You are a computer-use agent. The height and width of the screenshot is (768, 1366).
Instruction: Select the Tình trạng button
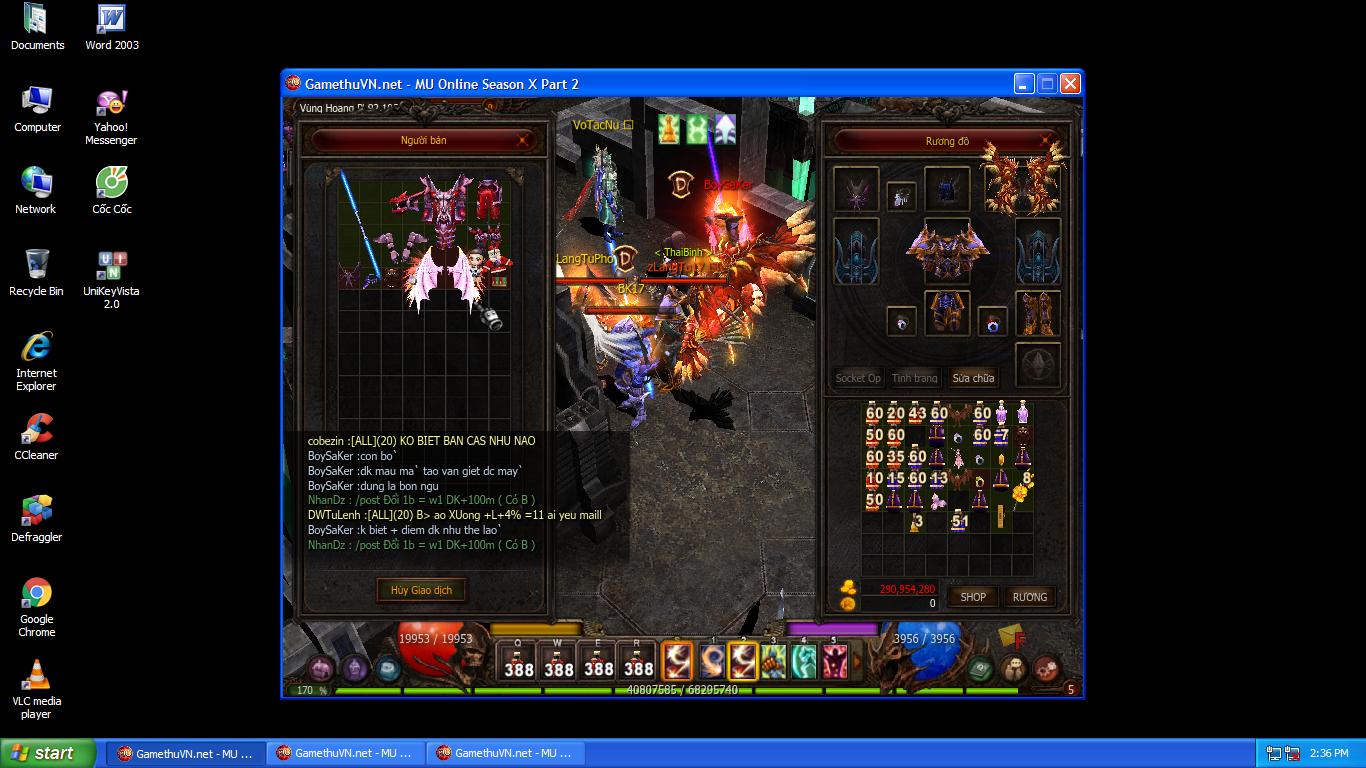(x=915, y=378)
